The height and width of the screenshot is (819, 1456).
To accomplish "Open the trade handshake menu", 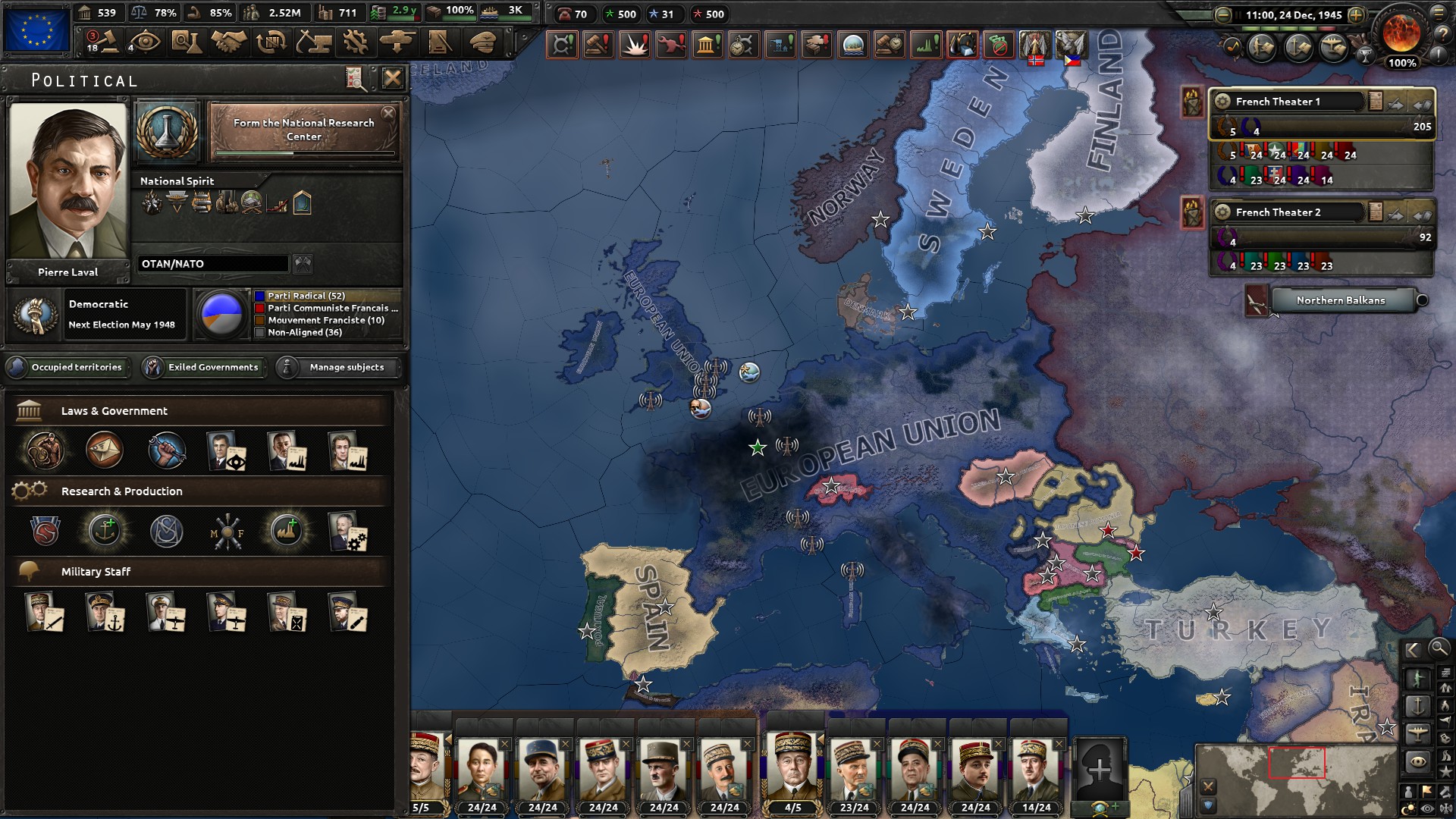I will click(x=228, y=42).
